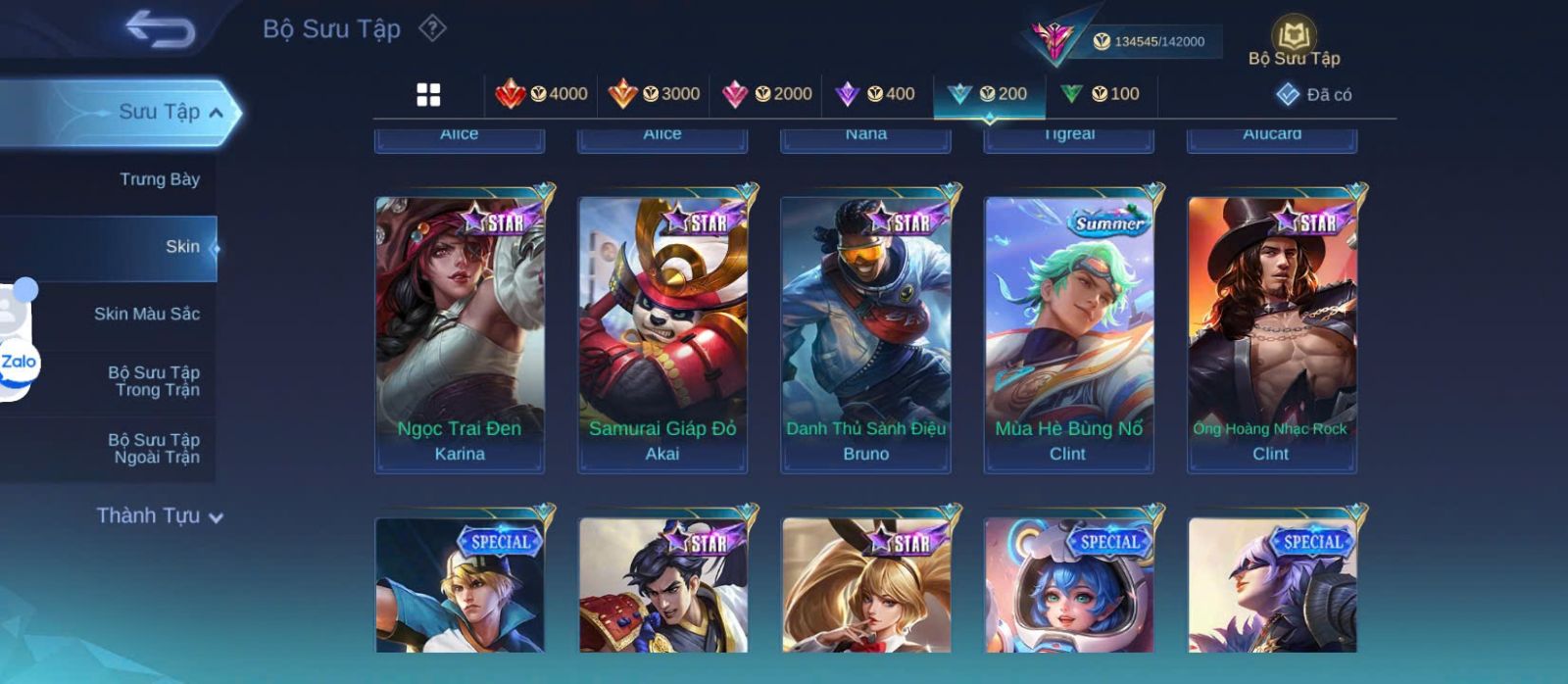Expand the Thành Tựu section
The image size is (1568, 684).
point(160,516)
